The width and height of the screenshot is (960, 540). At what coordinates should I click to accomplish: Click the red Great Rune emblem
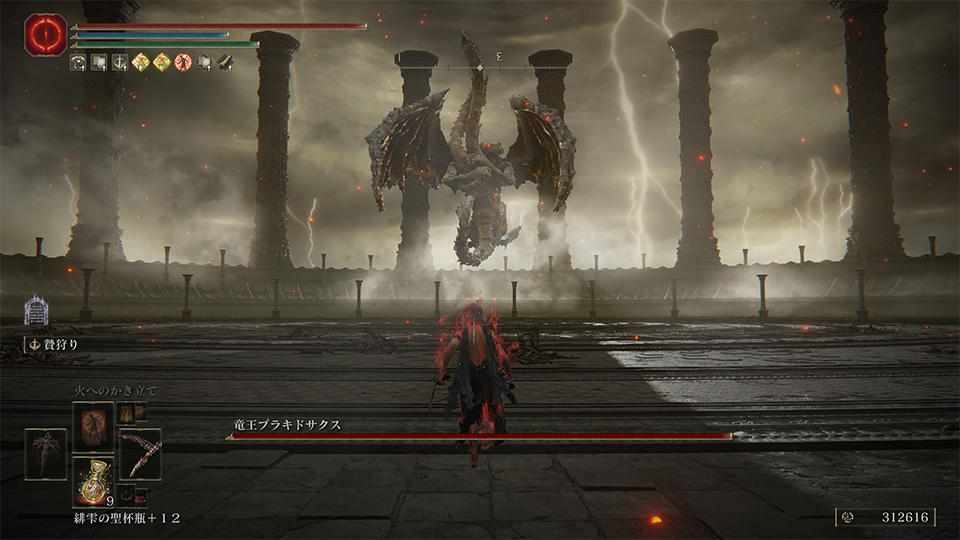click(x=45, y=35)
